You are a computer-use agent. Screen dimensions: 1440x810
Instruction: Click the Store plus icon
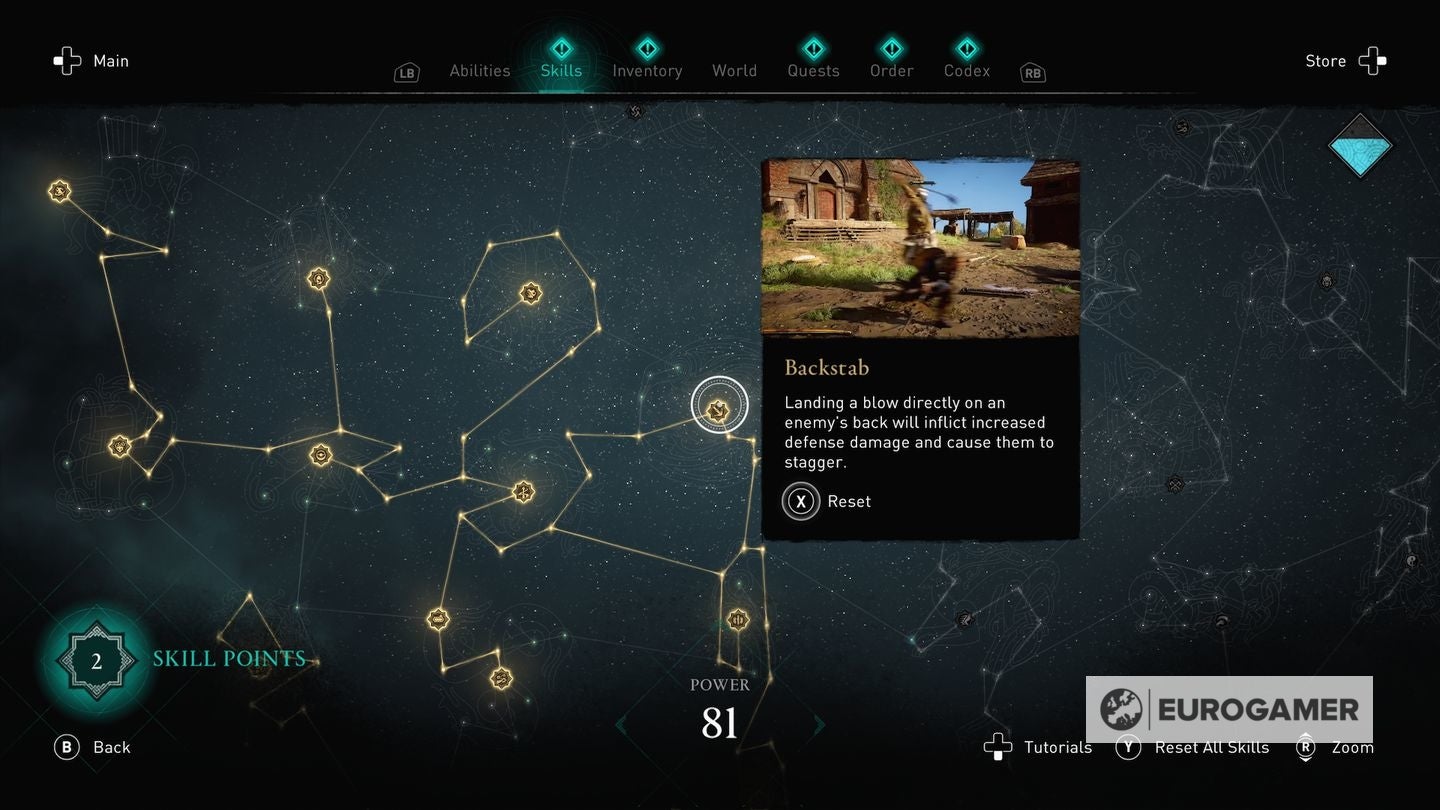click(1371, 60)
